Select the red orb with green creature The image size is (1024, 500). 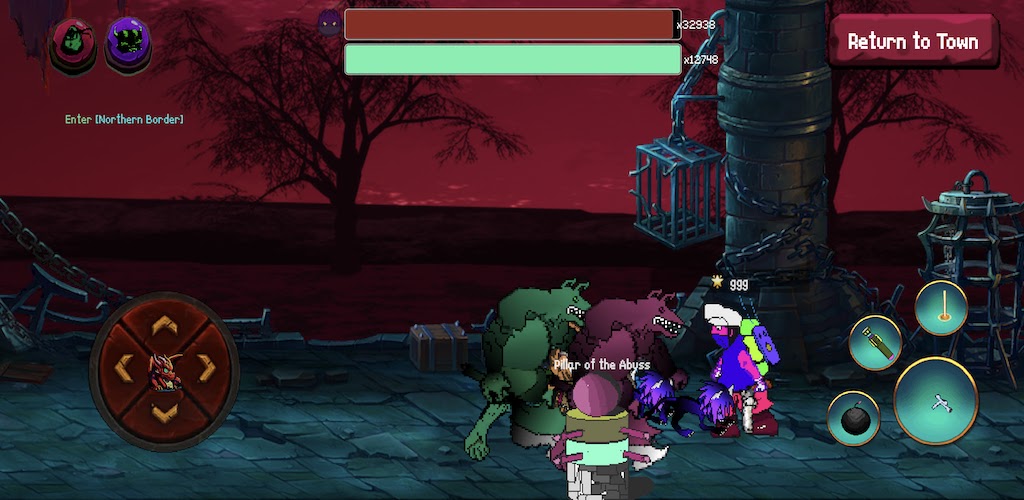pos(74,42)
